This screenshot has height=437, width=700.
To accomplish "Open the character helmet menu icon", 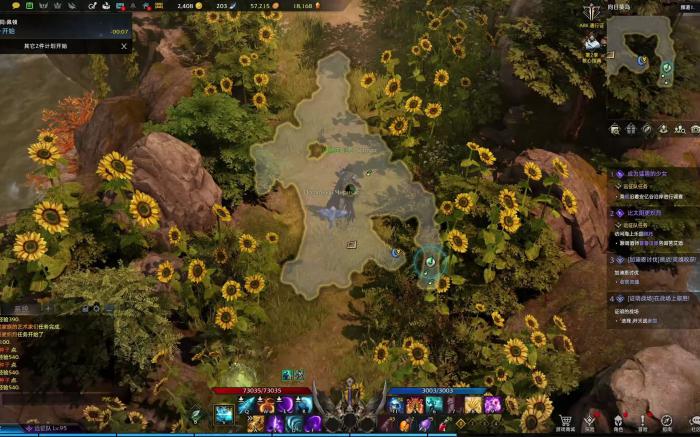I will (617, 421).
